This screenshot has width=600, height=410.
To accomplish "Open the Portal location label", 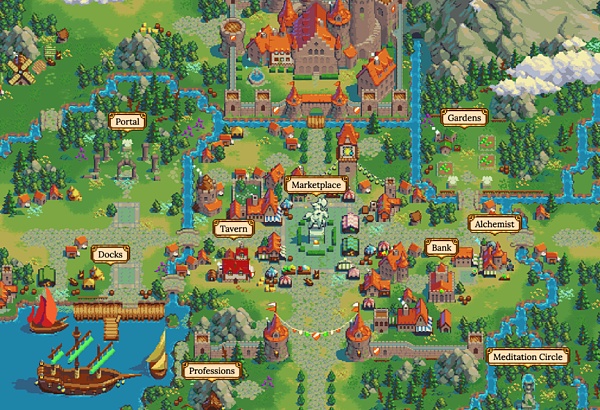I will pos(127,122).
